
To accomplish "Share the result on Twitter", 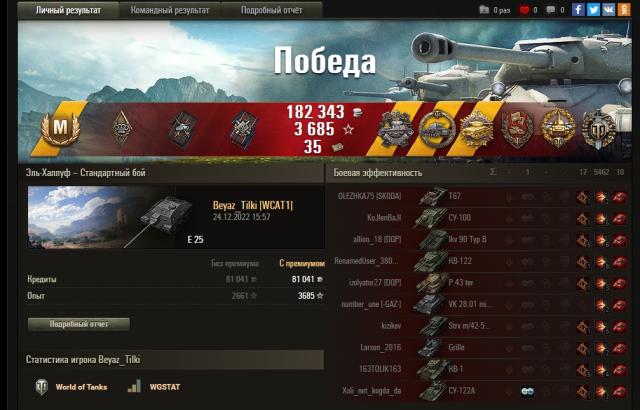I will pos(593,10).
